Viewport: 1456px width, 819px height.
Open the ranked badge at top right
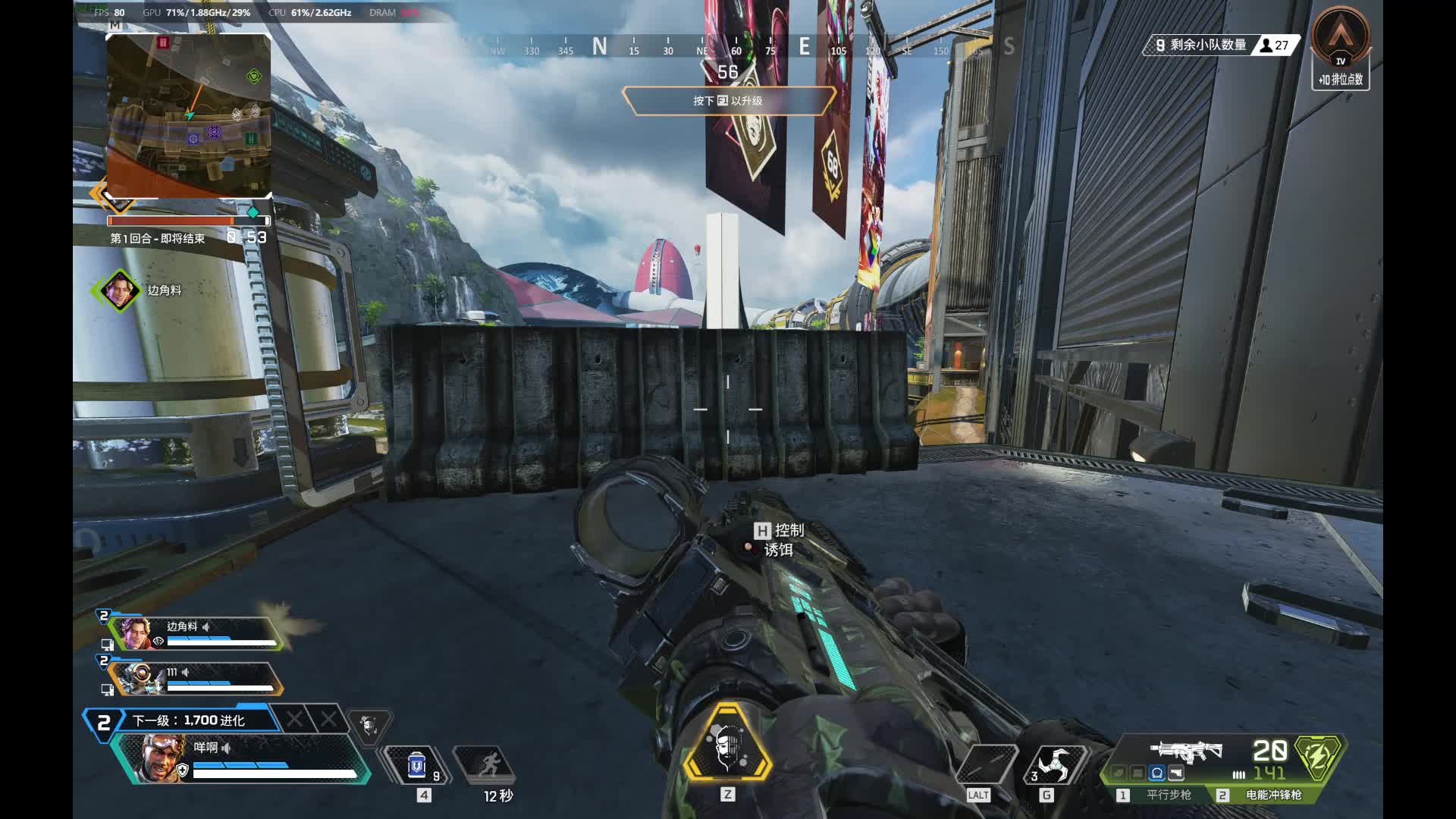point(1341,47)
